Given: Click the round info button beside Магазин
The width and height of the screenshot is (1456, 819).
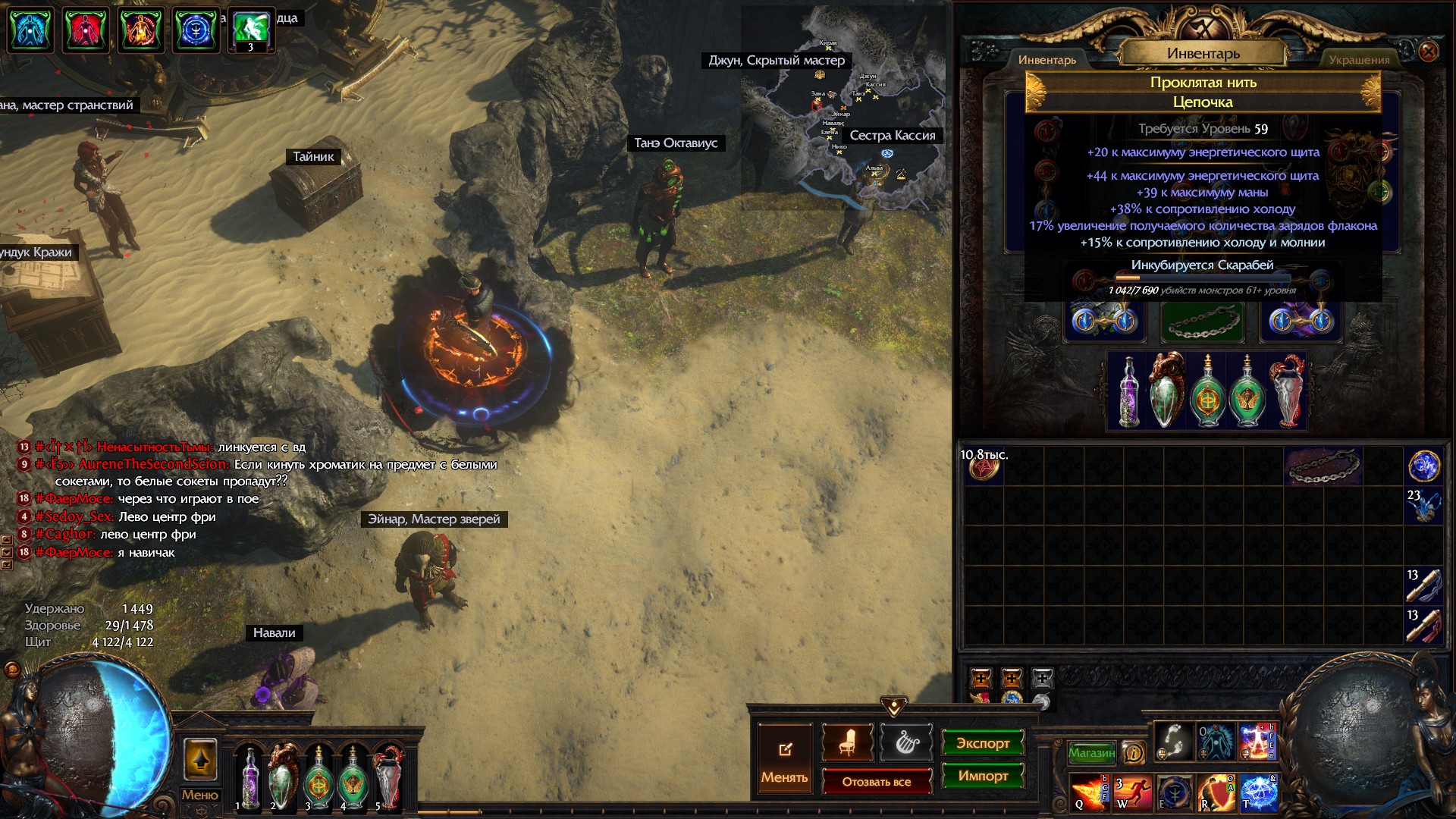Looking at the screenshot, I should [1133, 752].
